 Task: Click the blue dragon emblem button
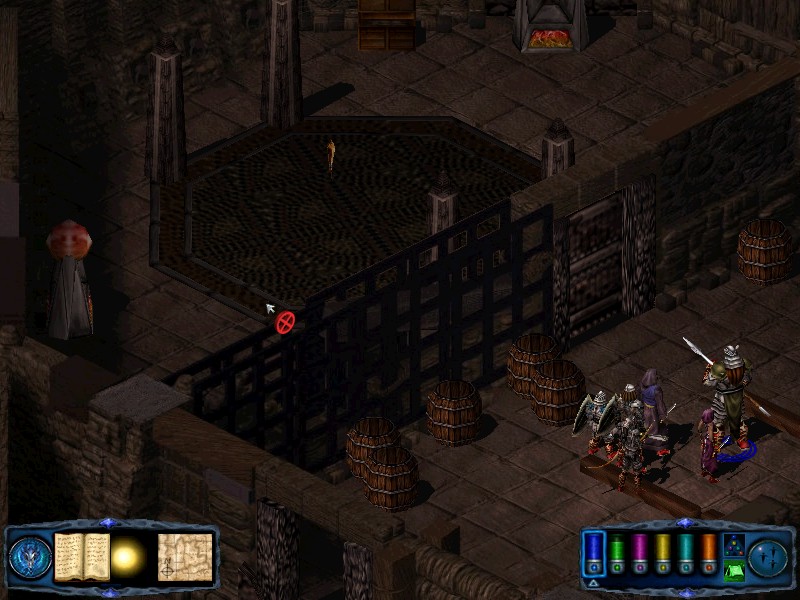30,558
